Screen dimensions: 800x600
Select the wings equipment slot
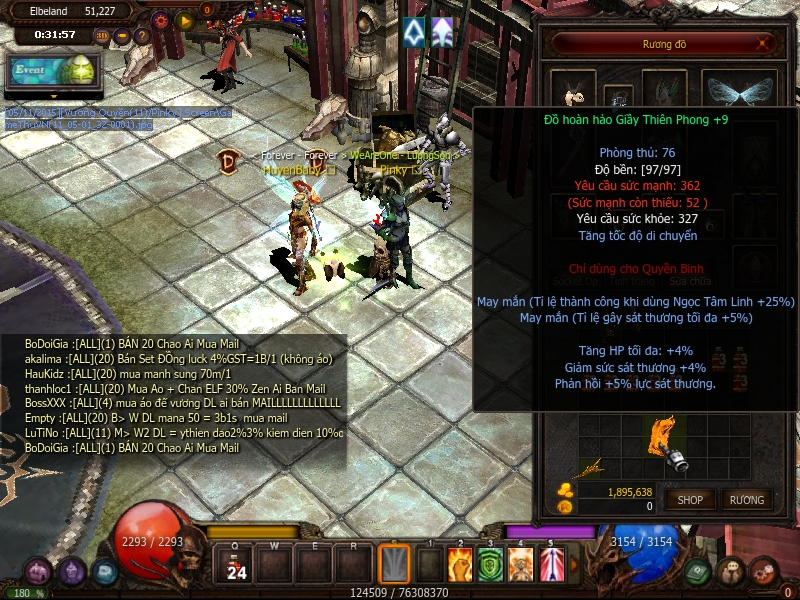point(738,88)
